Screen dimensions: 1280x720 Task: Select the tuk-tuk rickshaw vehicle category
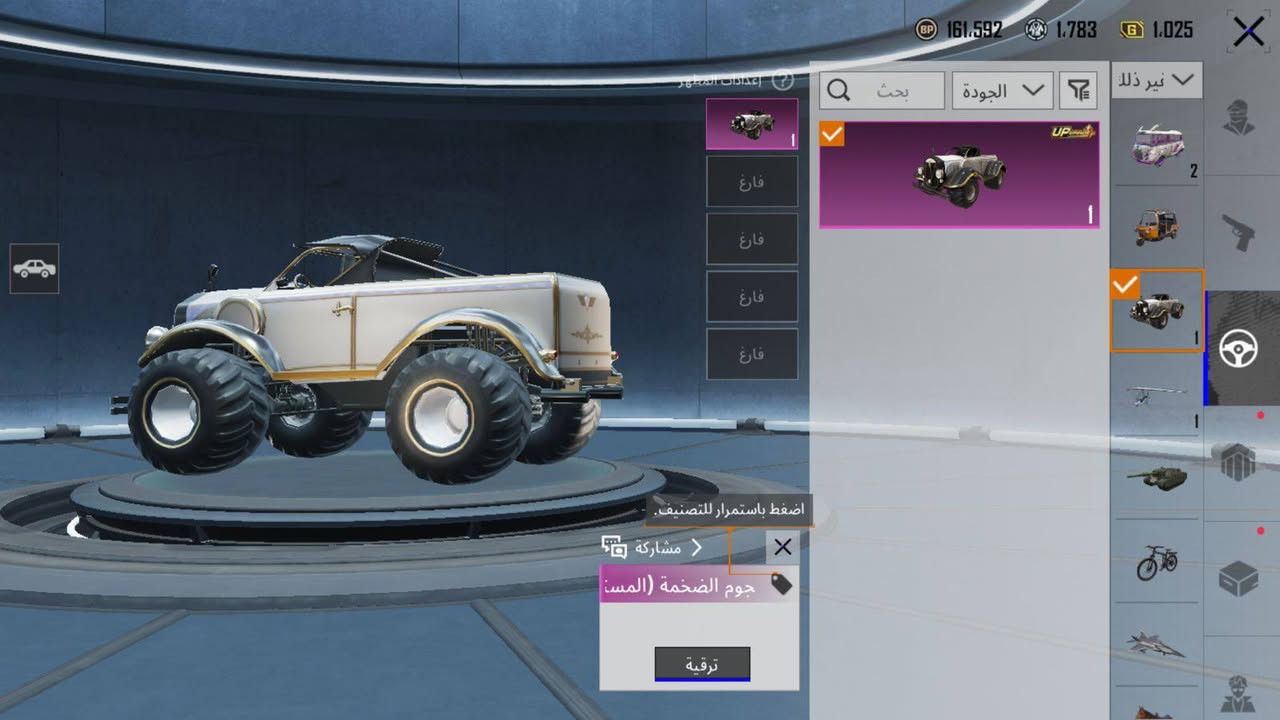1156,227
